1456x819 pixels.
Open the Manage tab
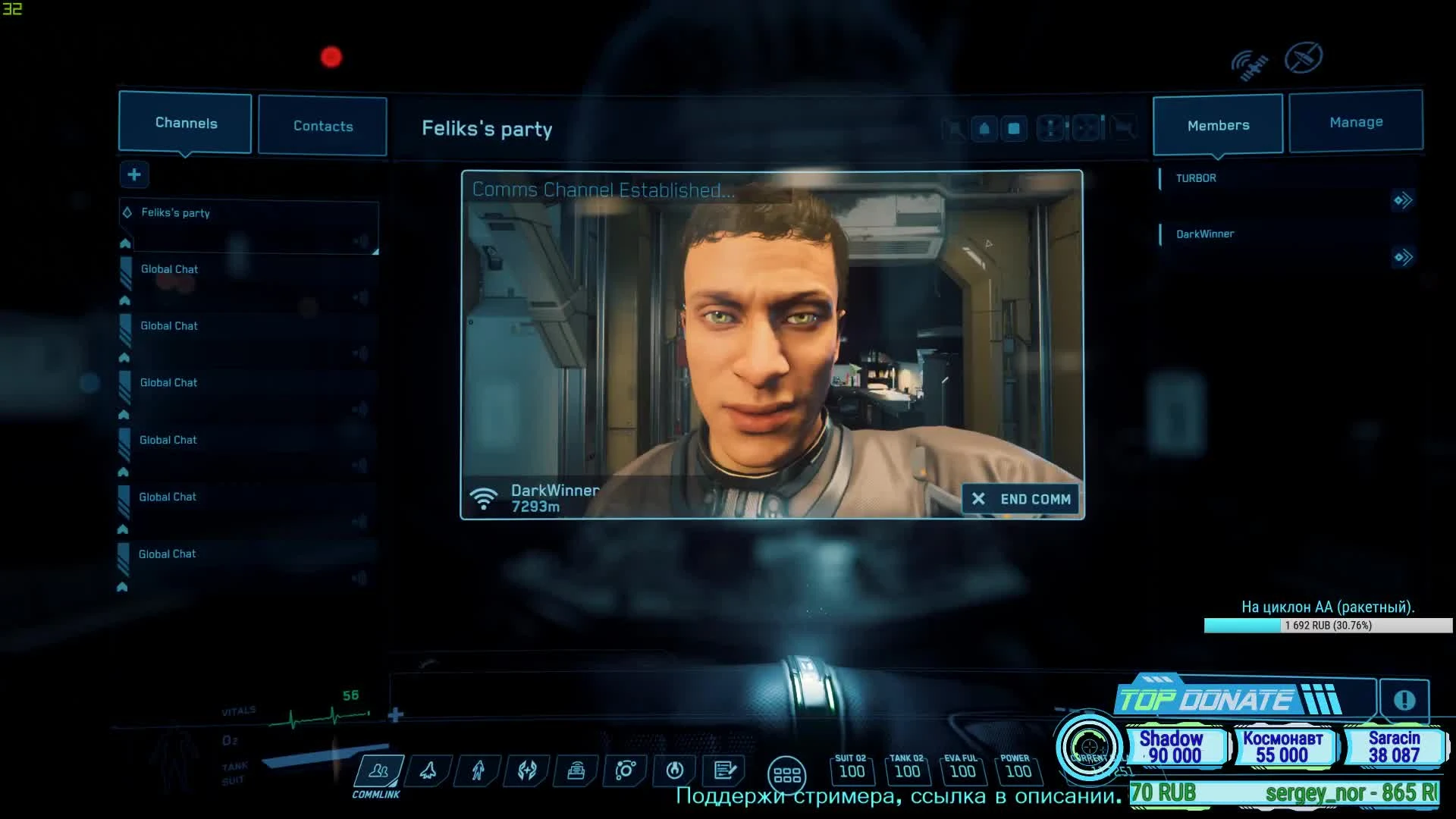pos(1356,121)
